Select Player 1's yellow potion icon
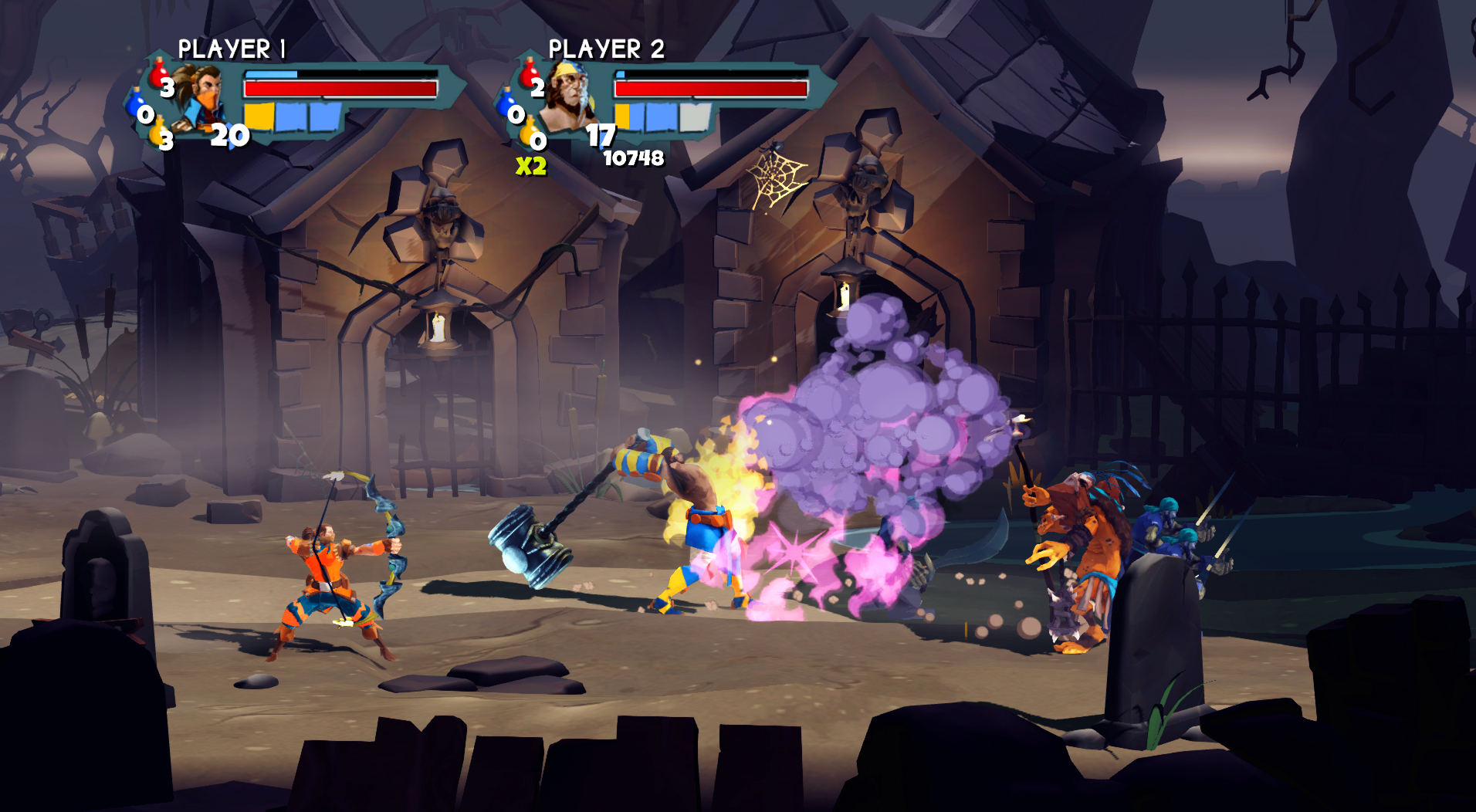This screenshot has width=1476, height=812. (x=158, y=135)
